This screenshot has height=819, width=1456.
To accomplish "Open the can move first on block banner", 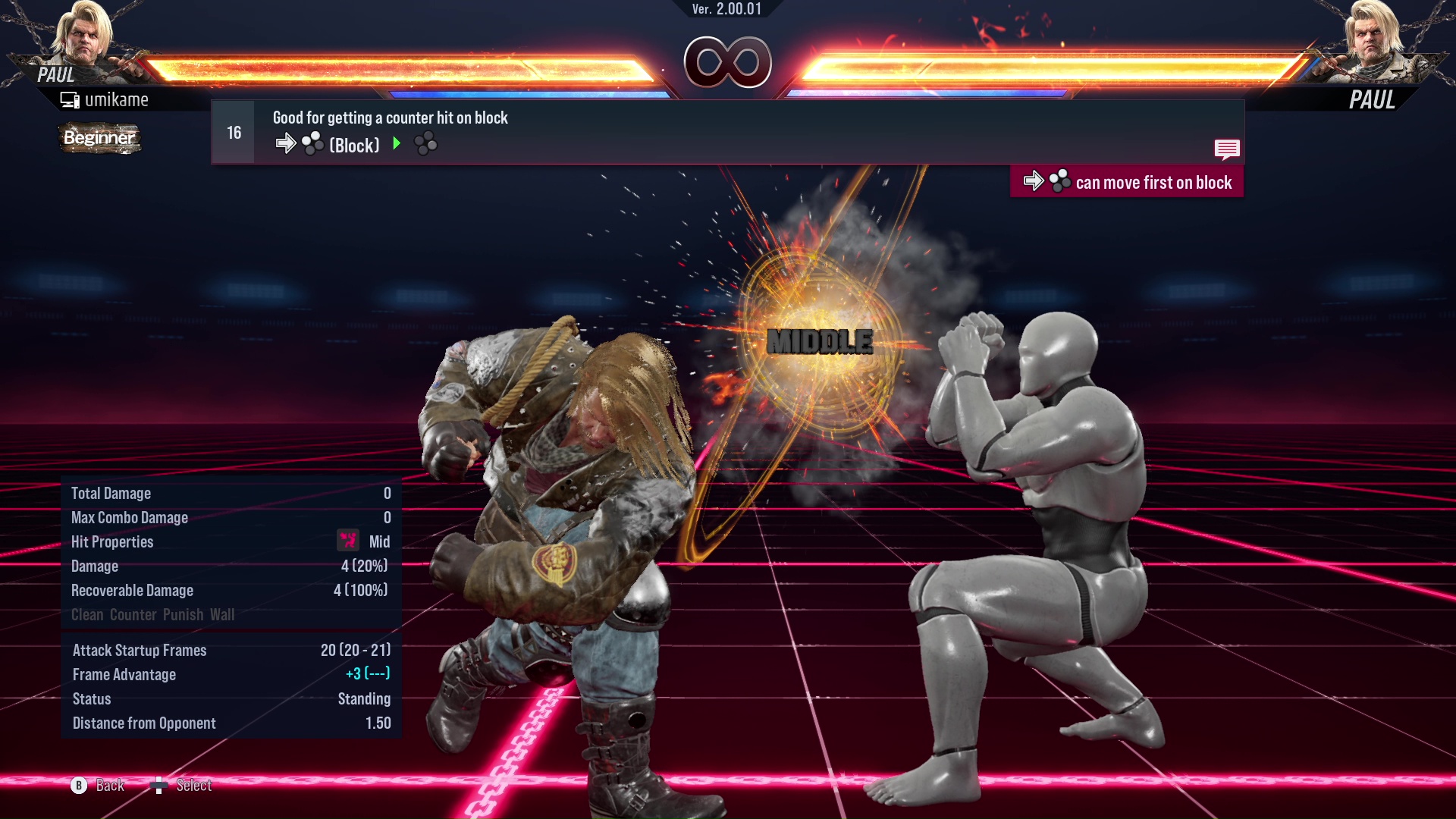I will point(1127,181).
